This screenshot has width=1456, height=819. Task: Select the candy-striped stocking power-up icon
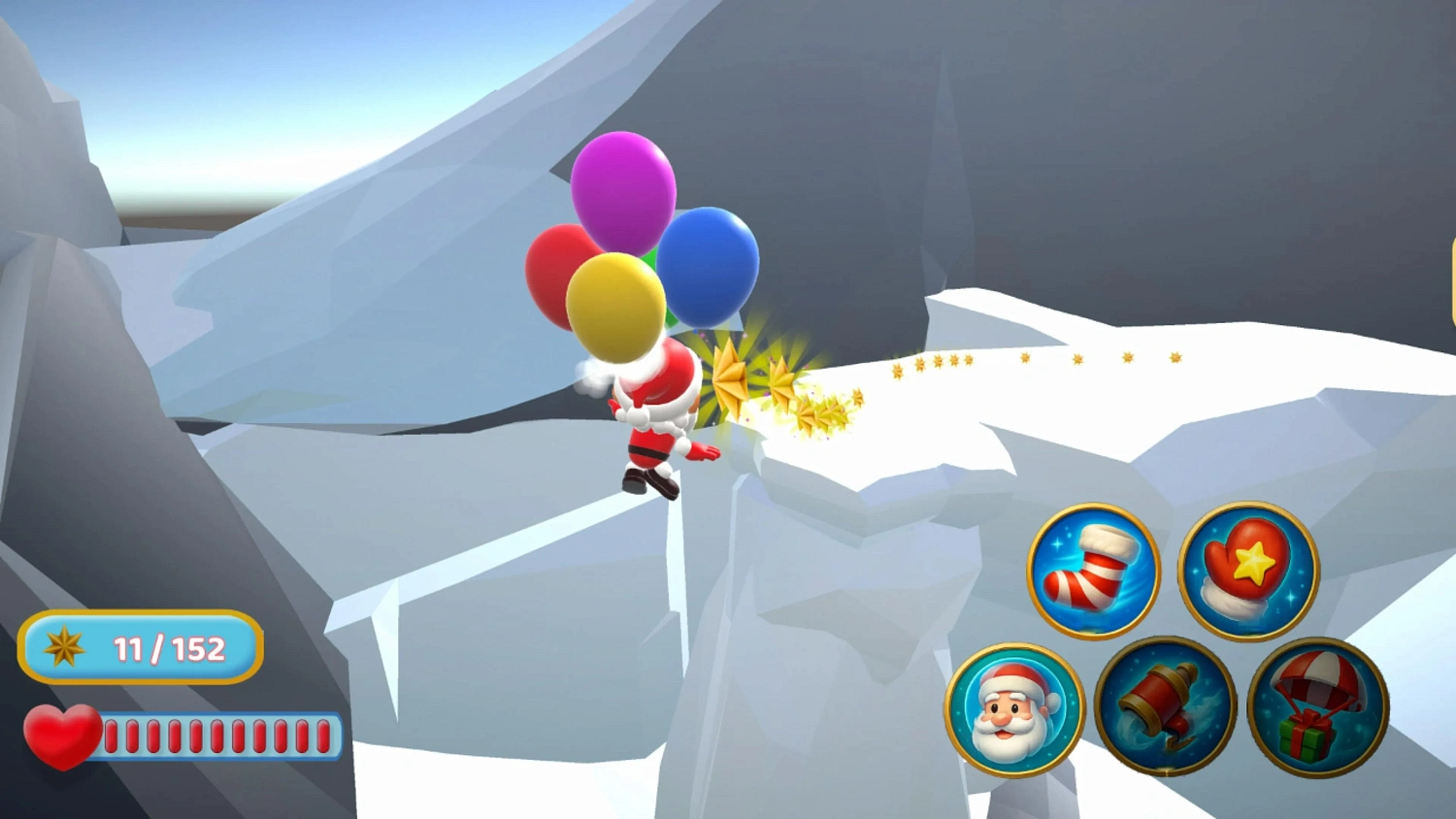pyautogui.click(x=1089, y=571)
